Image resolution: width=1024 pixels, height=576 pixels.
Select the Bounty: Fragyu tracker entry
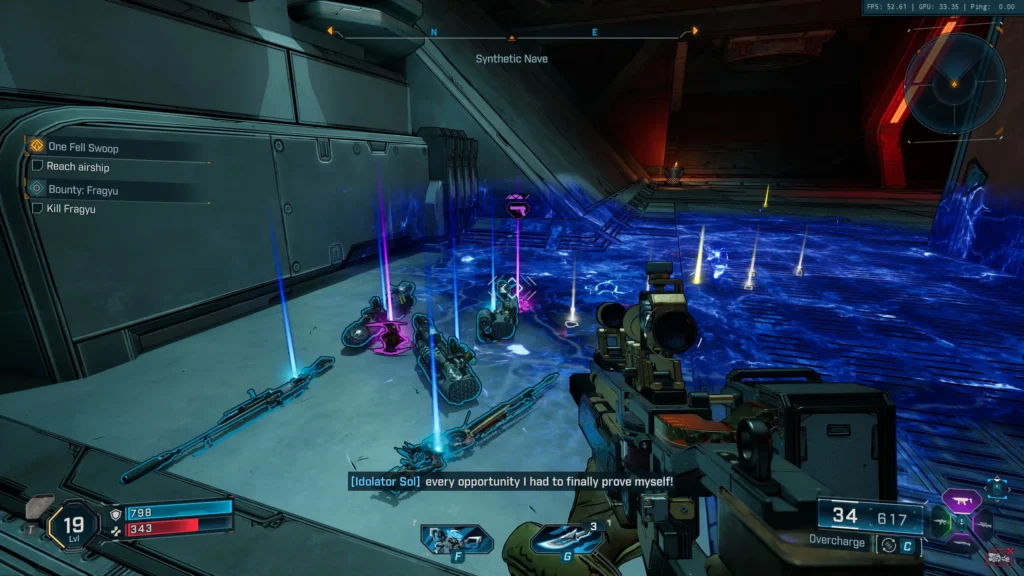click(x=83, y=189)
